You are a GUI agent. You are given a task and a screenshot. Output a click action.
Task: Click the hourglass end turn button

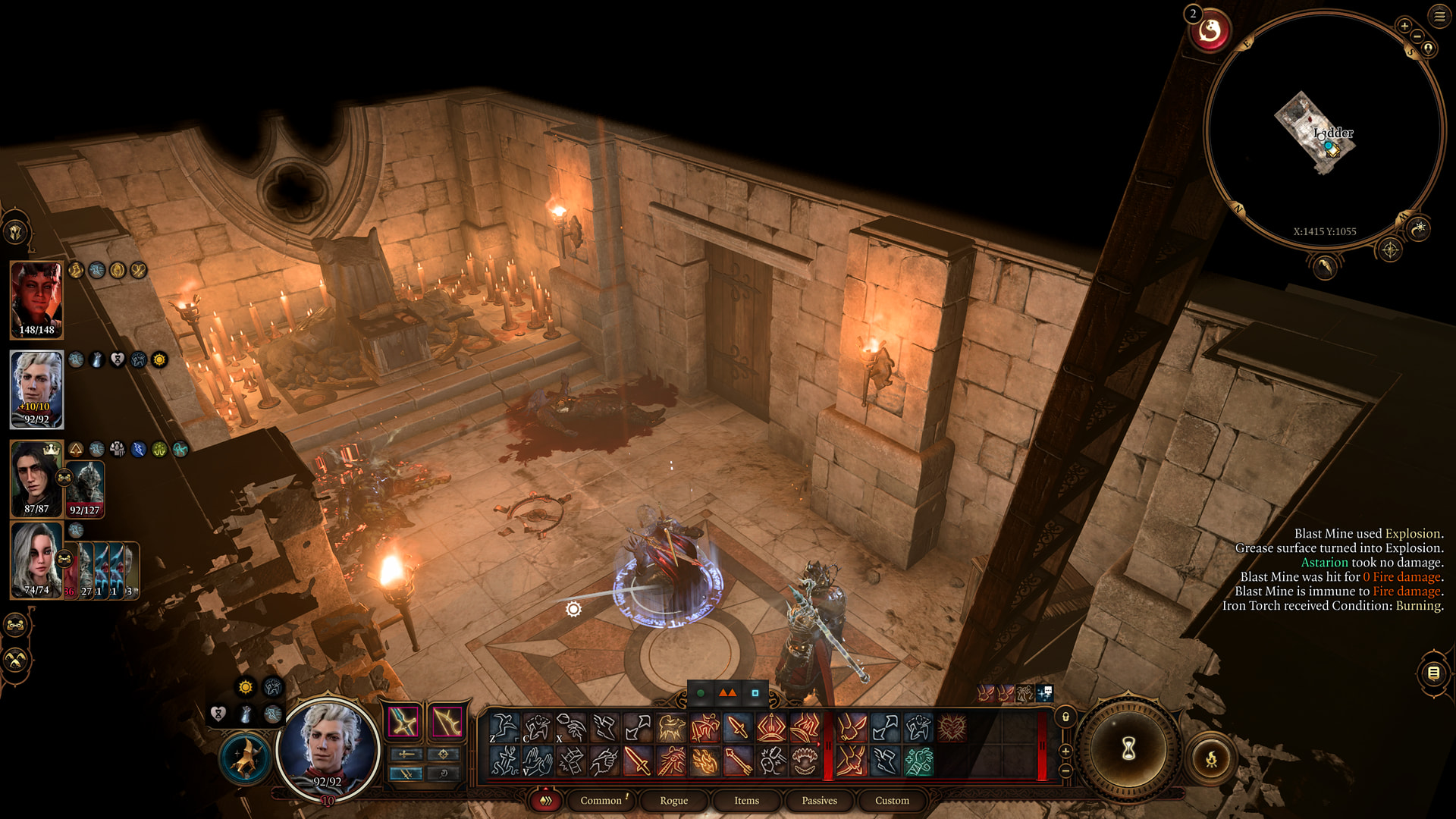[1128, 749]
